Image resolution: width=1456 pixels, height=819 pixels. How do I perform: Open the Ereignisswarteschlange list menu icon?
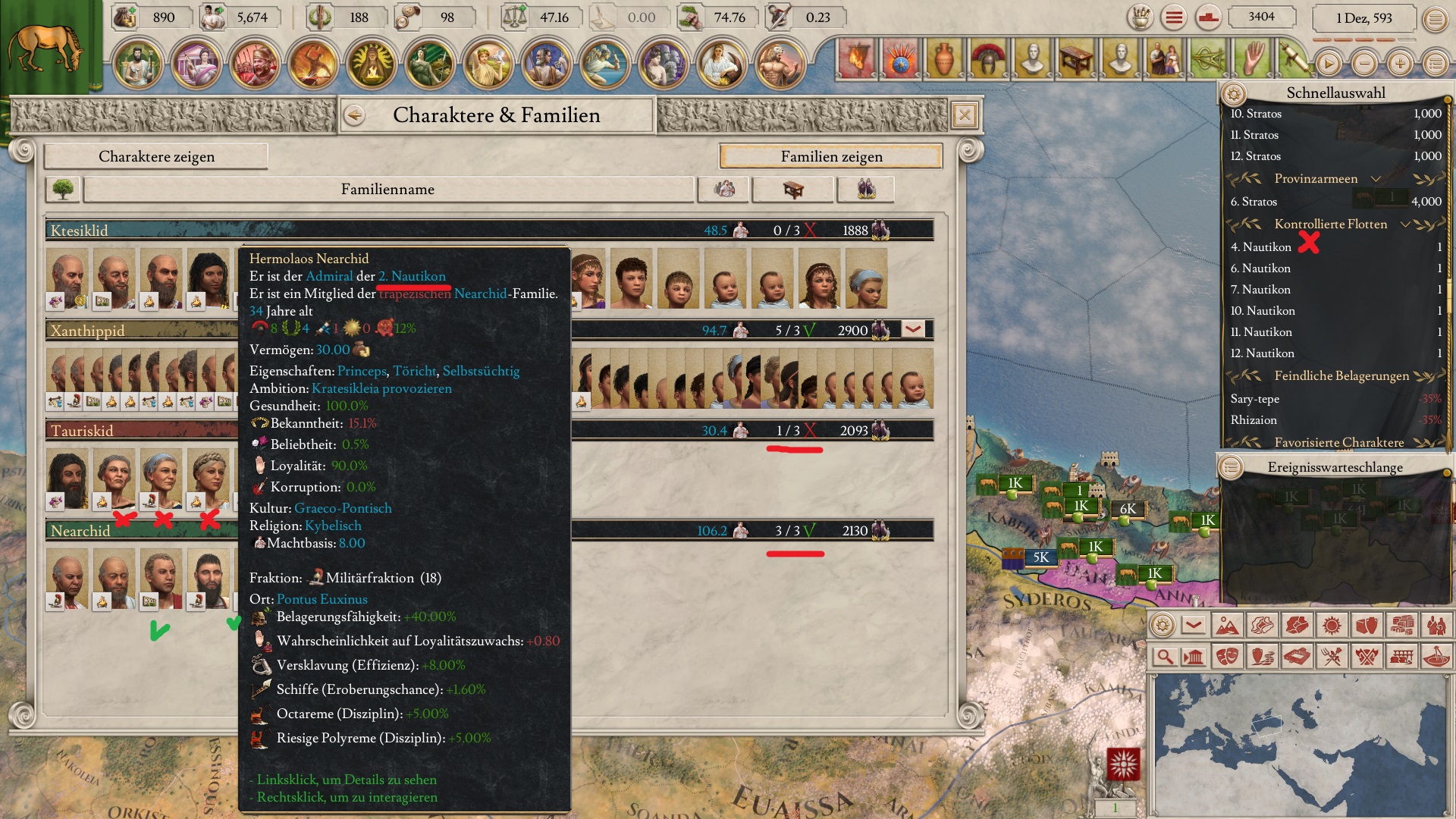coord(1231,467)
